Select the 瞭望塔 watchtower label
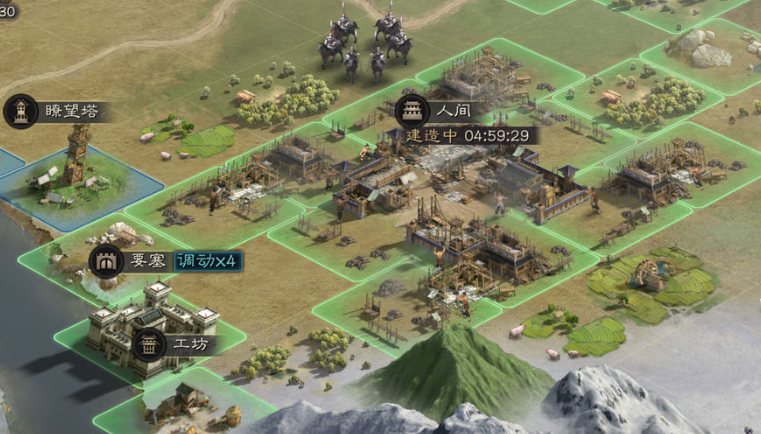This screenshot has width=761, height=434. (x=64, y=111)
